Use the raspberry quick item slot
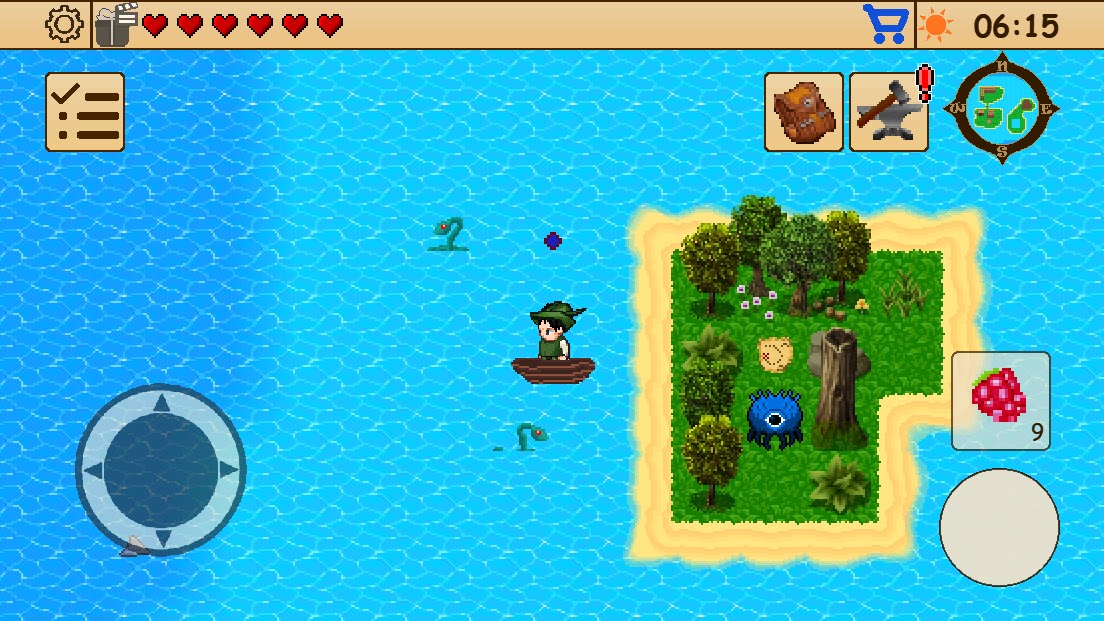The image size is (1104, 621). pyautogui.click(x=1000, y=400)
